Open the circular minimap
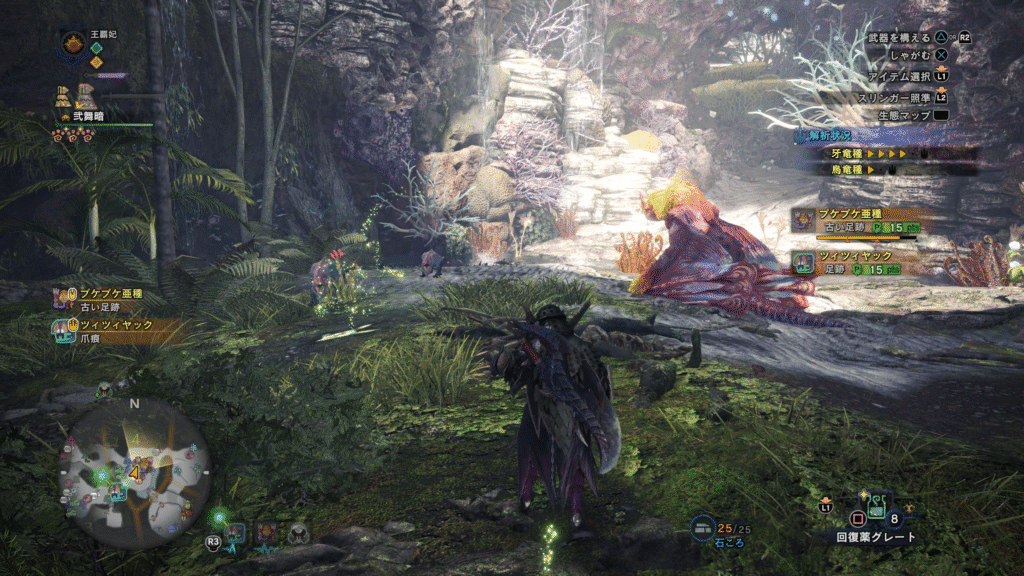Screen dimensions: 1024x576 tap(138, 472)
